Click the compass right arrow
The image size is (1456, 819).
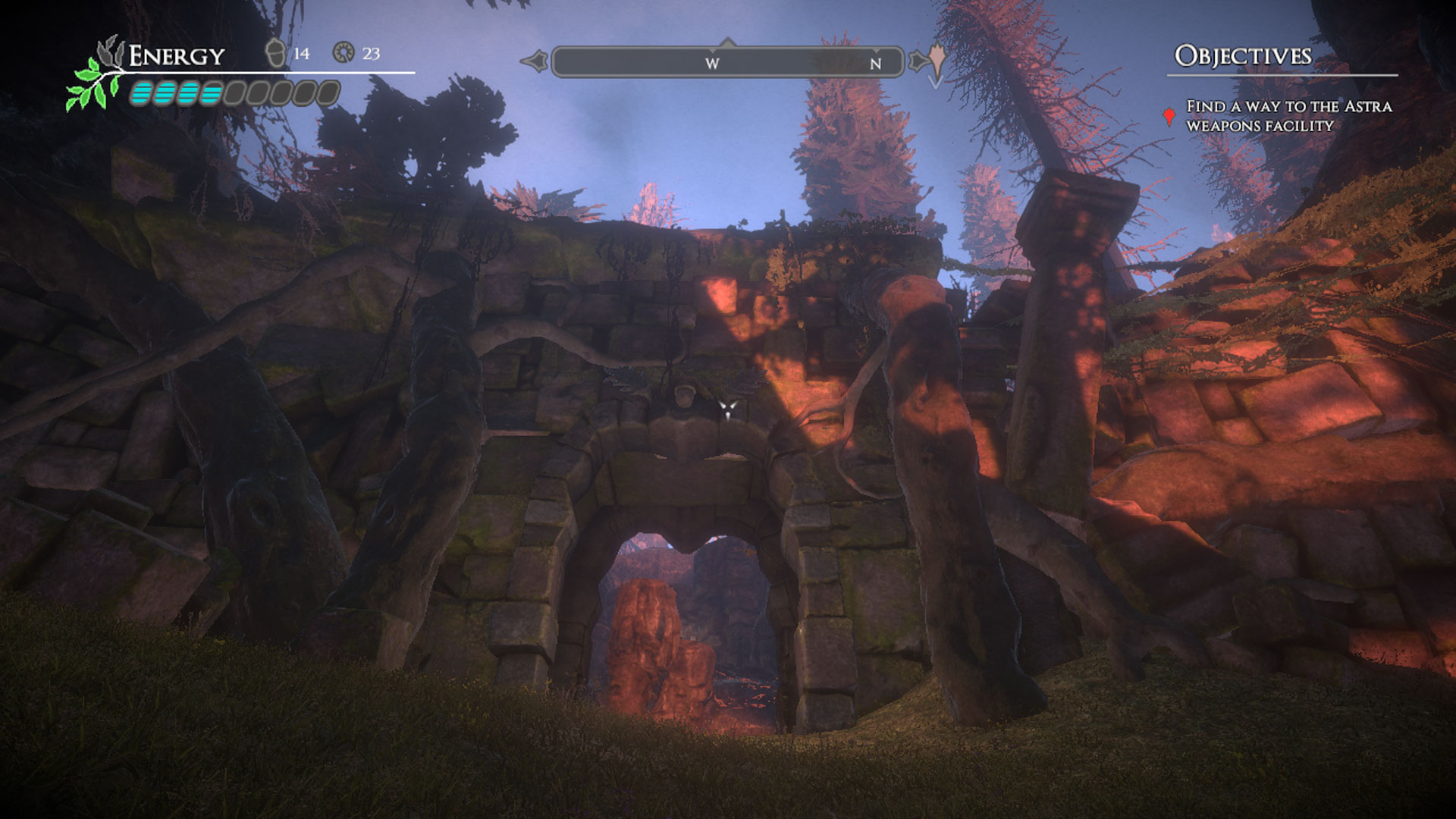[x=920, y=61]
